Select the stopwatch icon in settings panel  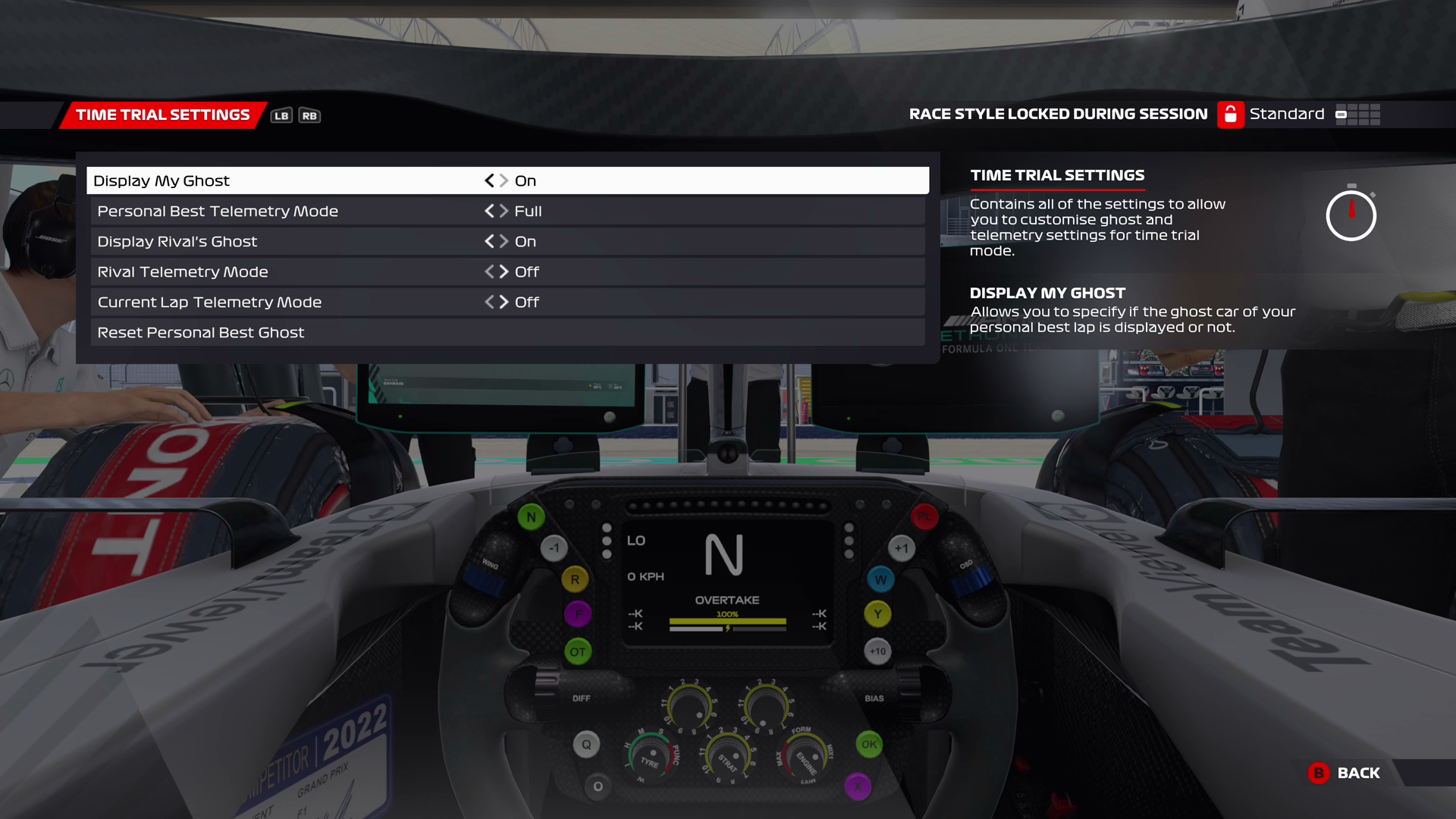point(1351,215)
